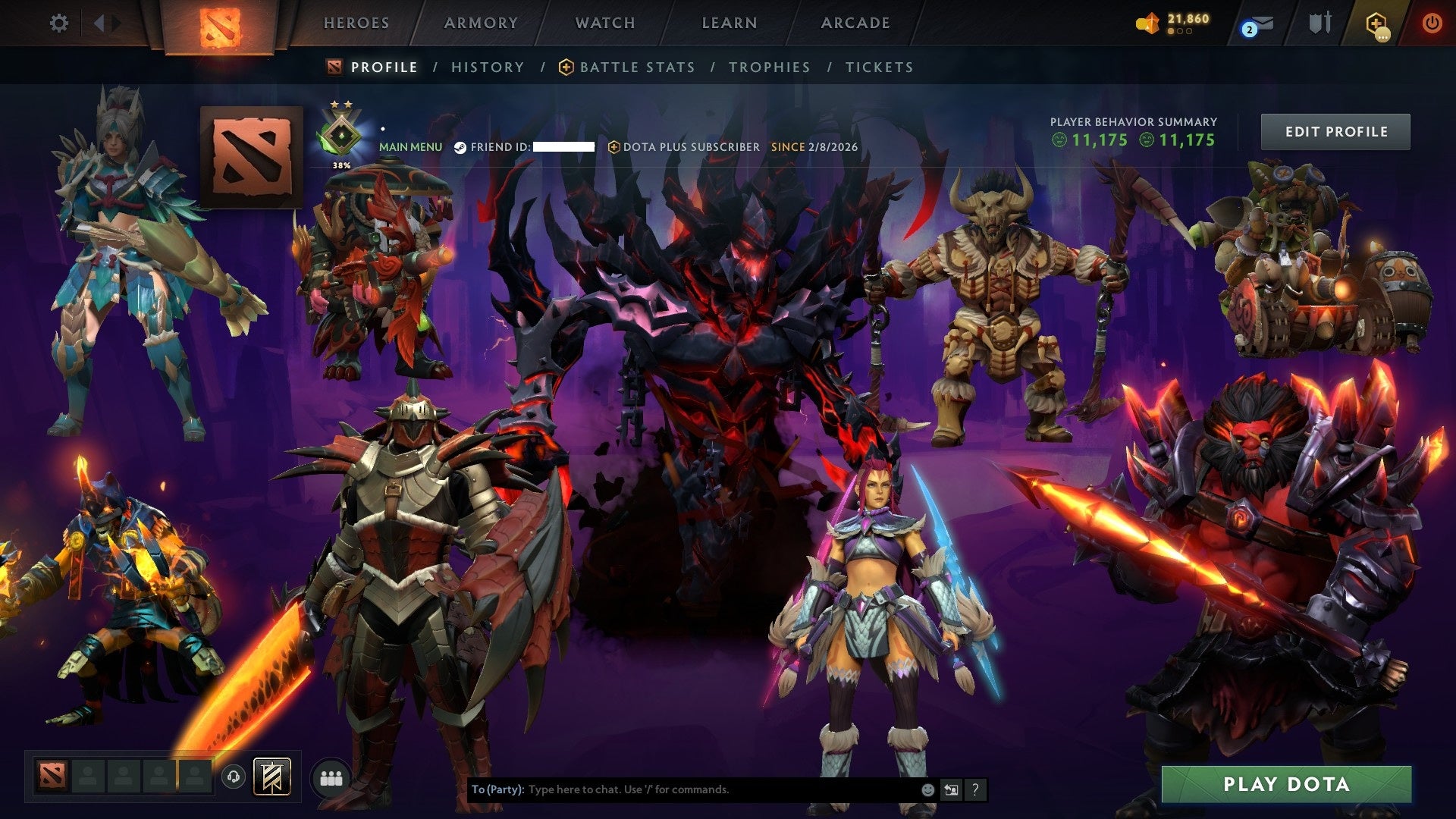This screenshot has height=819, width=1456.
Task: Click the settings gear in top left
Action: pos(58,23)
